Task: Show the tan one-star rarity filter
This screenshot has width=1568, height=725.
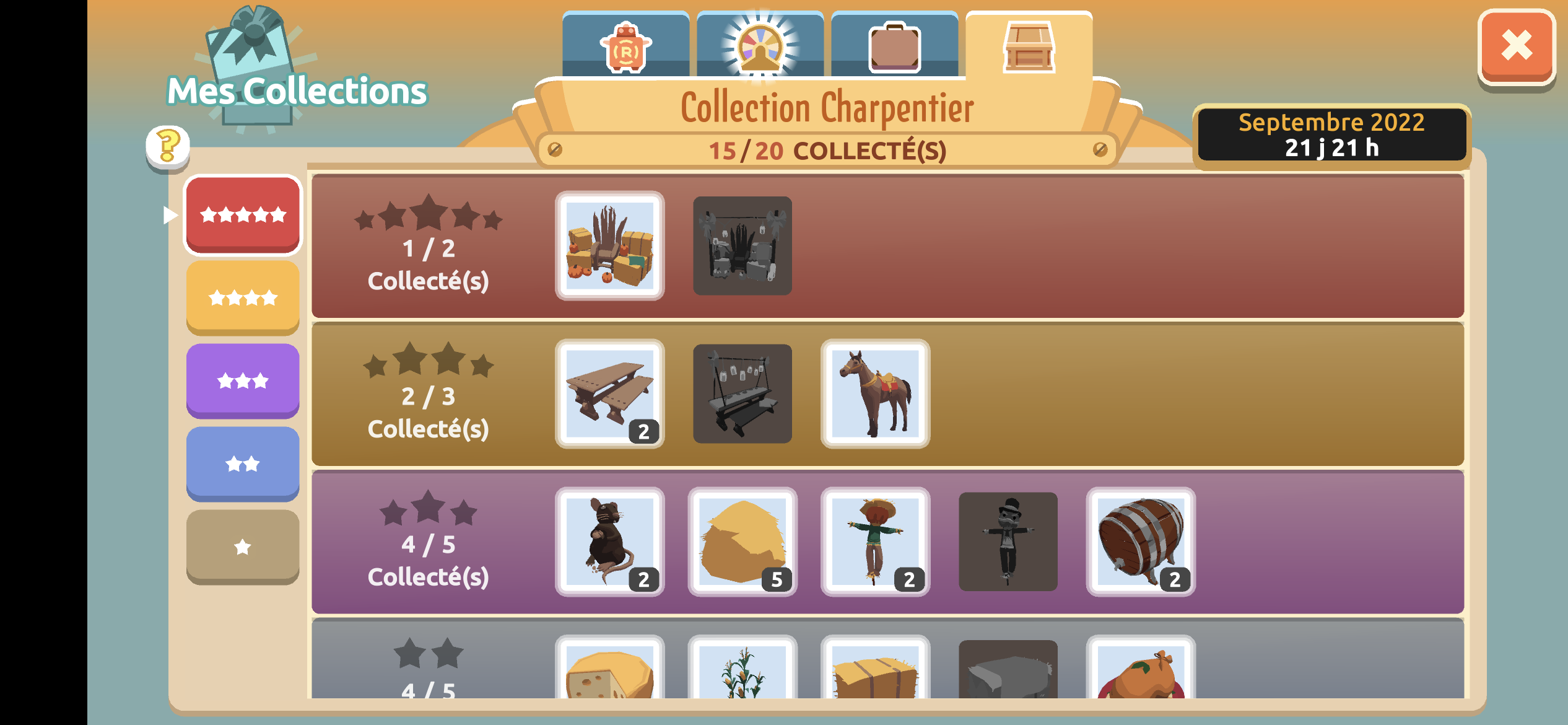Action: (x=243, y=547)
